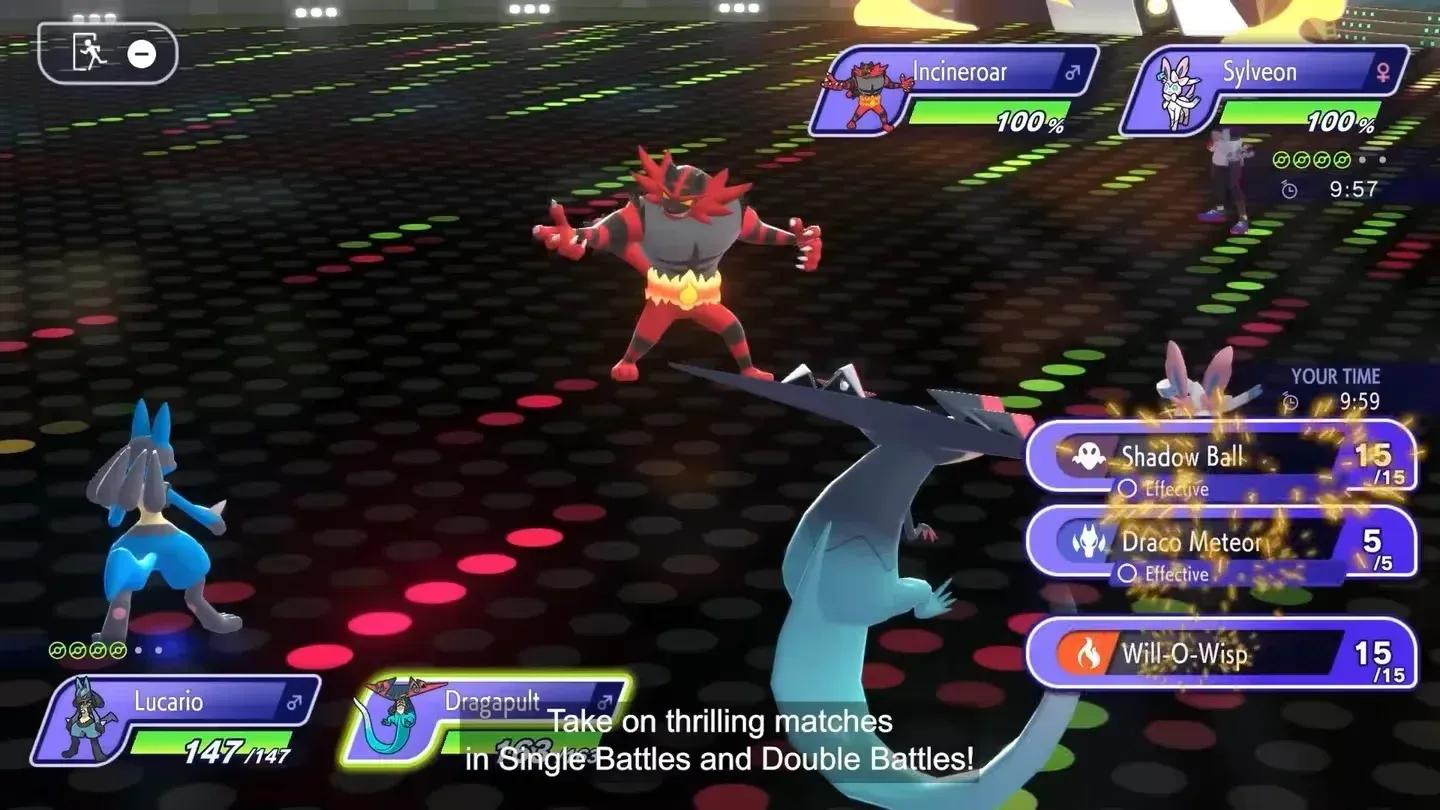Viewport: 1440px width, 810px height.
Task: Click the clock icon next to YOUR TIME
Action: click(x=1289, y=402)
